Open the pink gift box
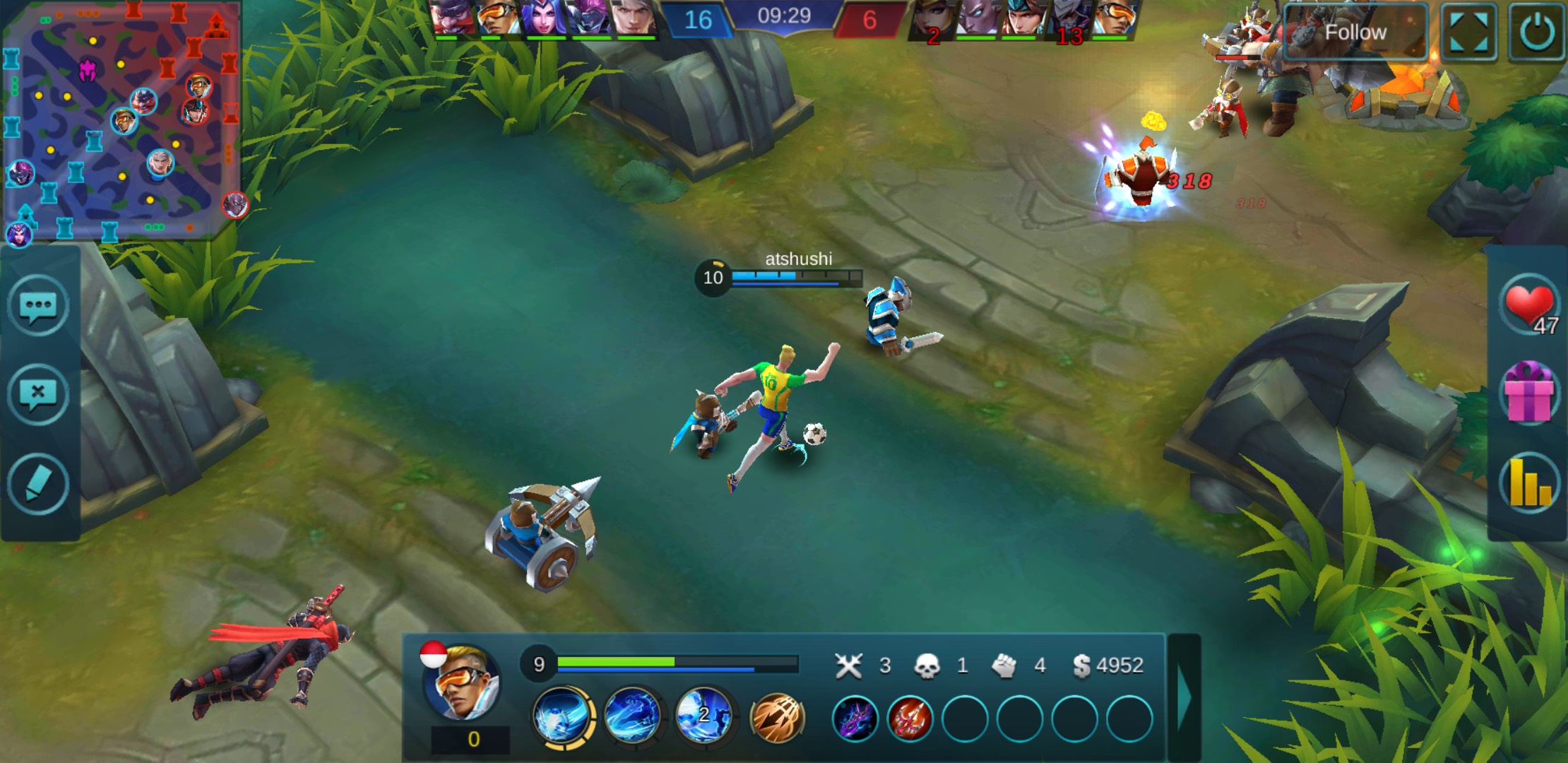The width and height of the screenshot is (1568, 763). coord(1528,393)
